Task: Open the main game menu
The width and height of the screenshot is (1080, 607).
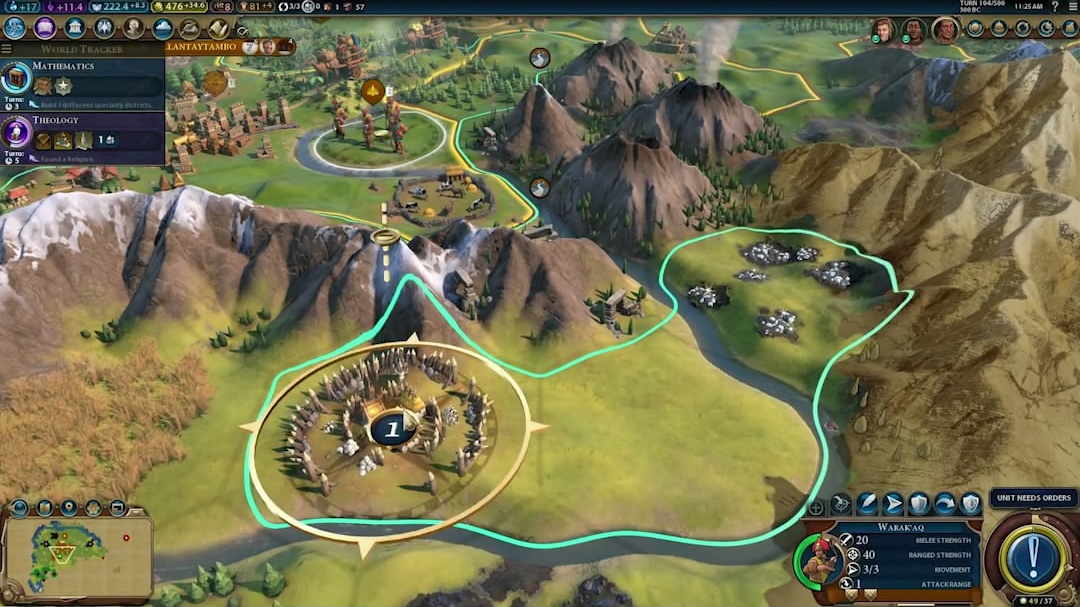Action: [x=1071, y=6]
